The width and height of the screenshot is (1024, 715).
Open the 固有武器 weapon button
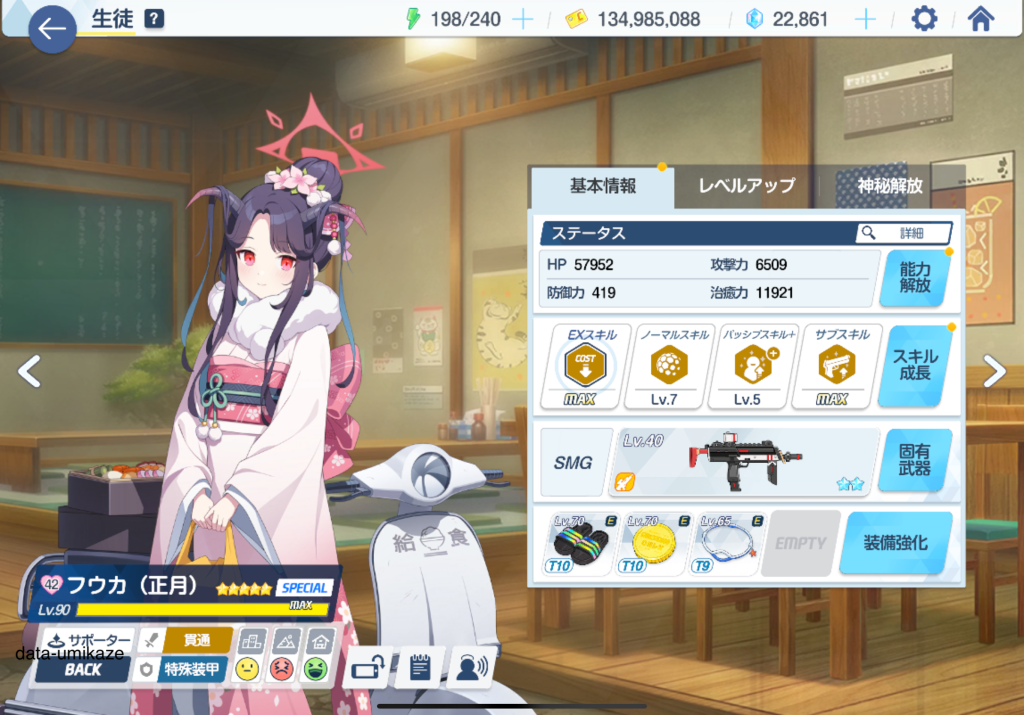tap(914, 460)
